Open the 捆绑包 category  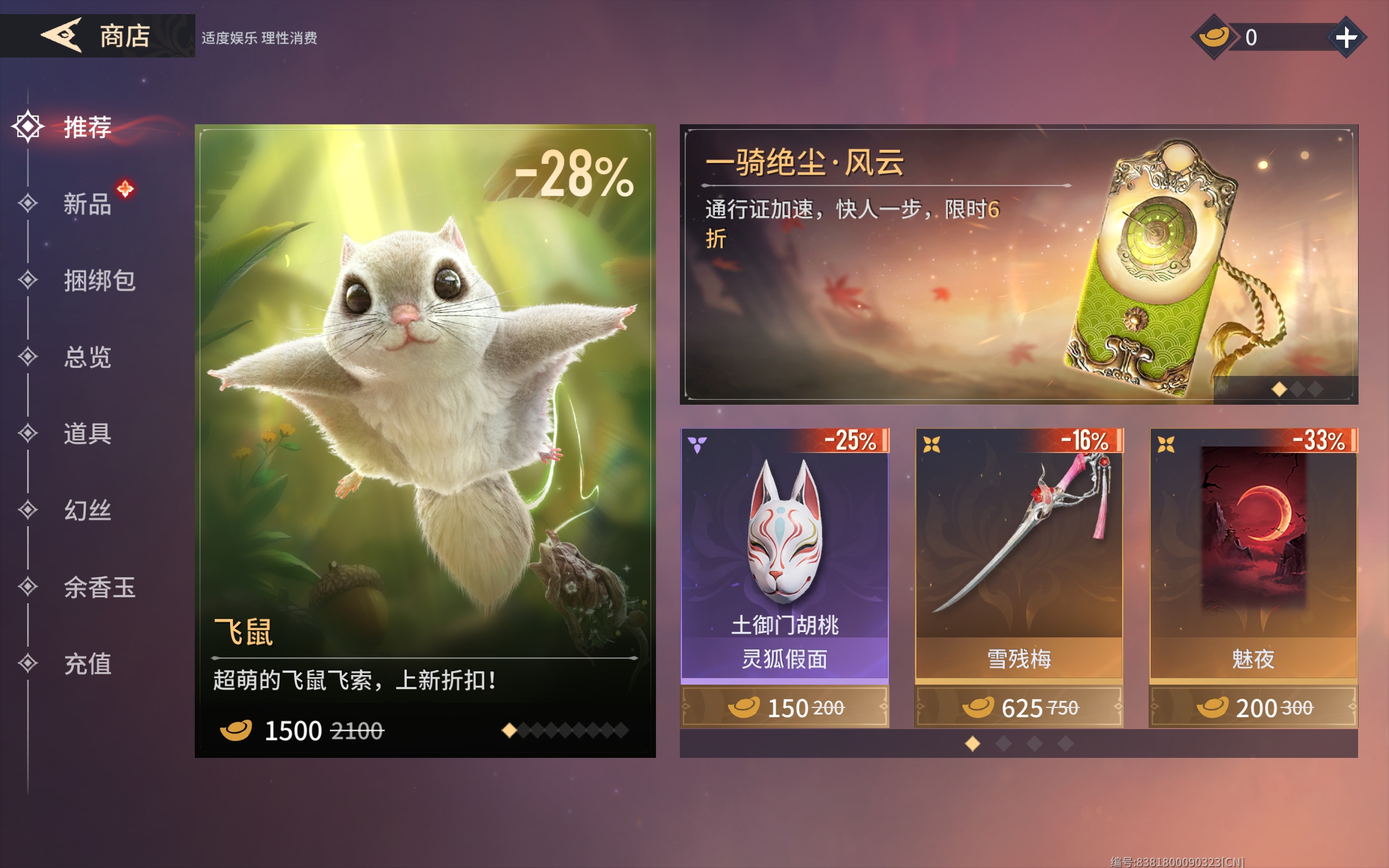click(99, 280)
